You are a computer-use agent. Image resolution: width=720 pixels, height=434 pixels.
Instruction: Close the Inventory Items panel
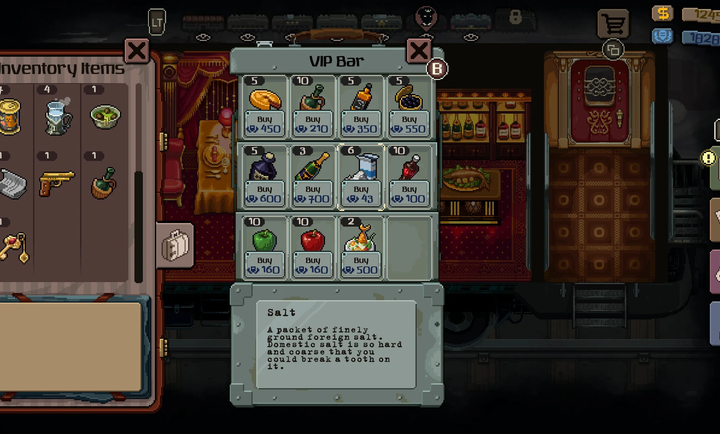click(136, 51)
